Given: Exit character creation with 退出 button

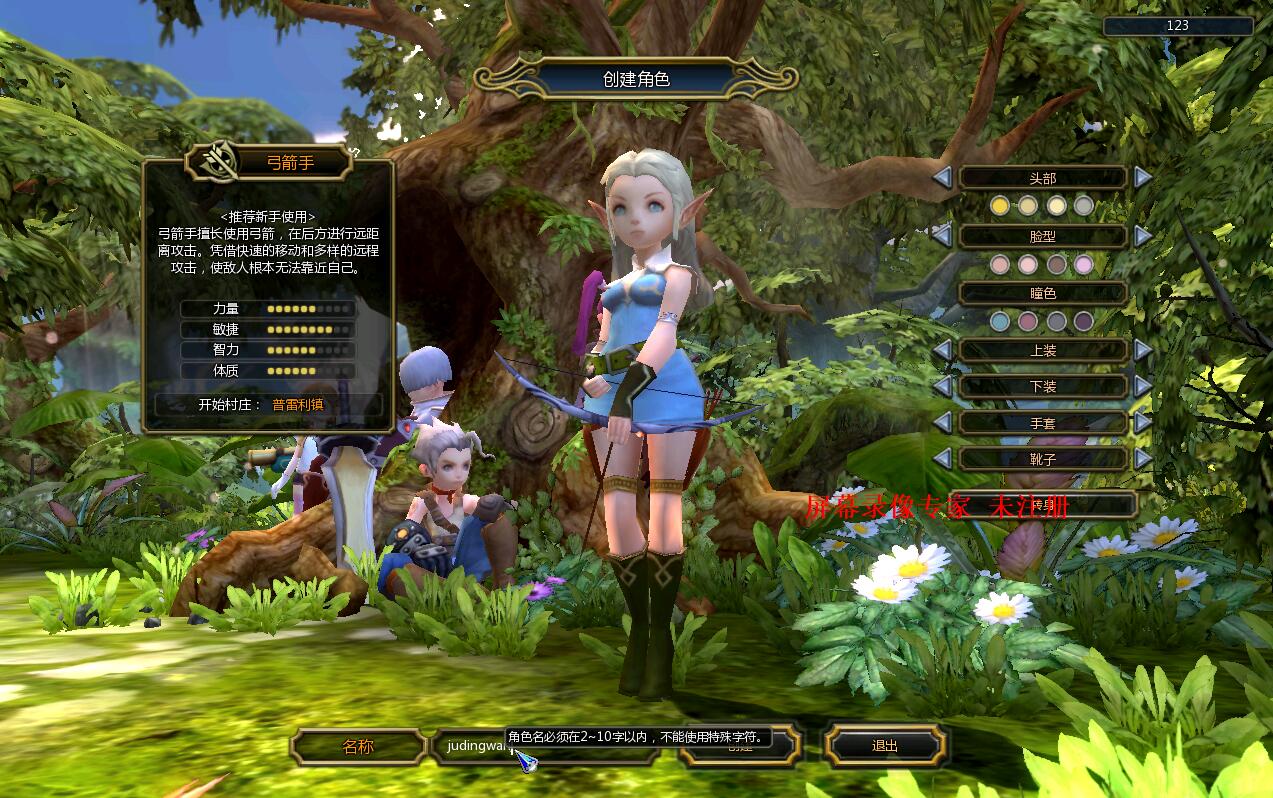Looking at the screenshot, I should tap(885, 746).
